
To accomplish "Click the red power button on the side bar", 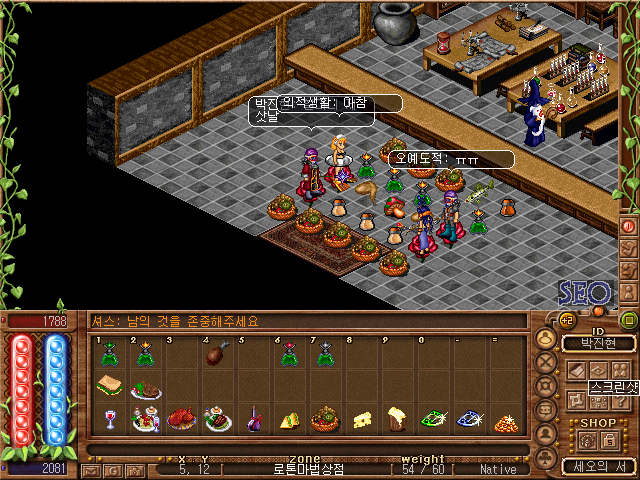I will (x=628, y=226).
